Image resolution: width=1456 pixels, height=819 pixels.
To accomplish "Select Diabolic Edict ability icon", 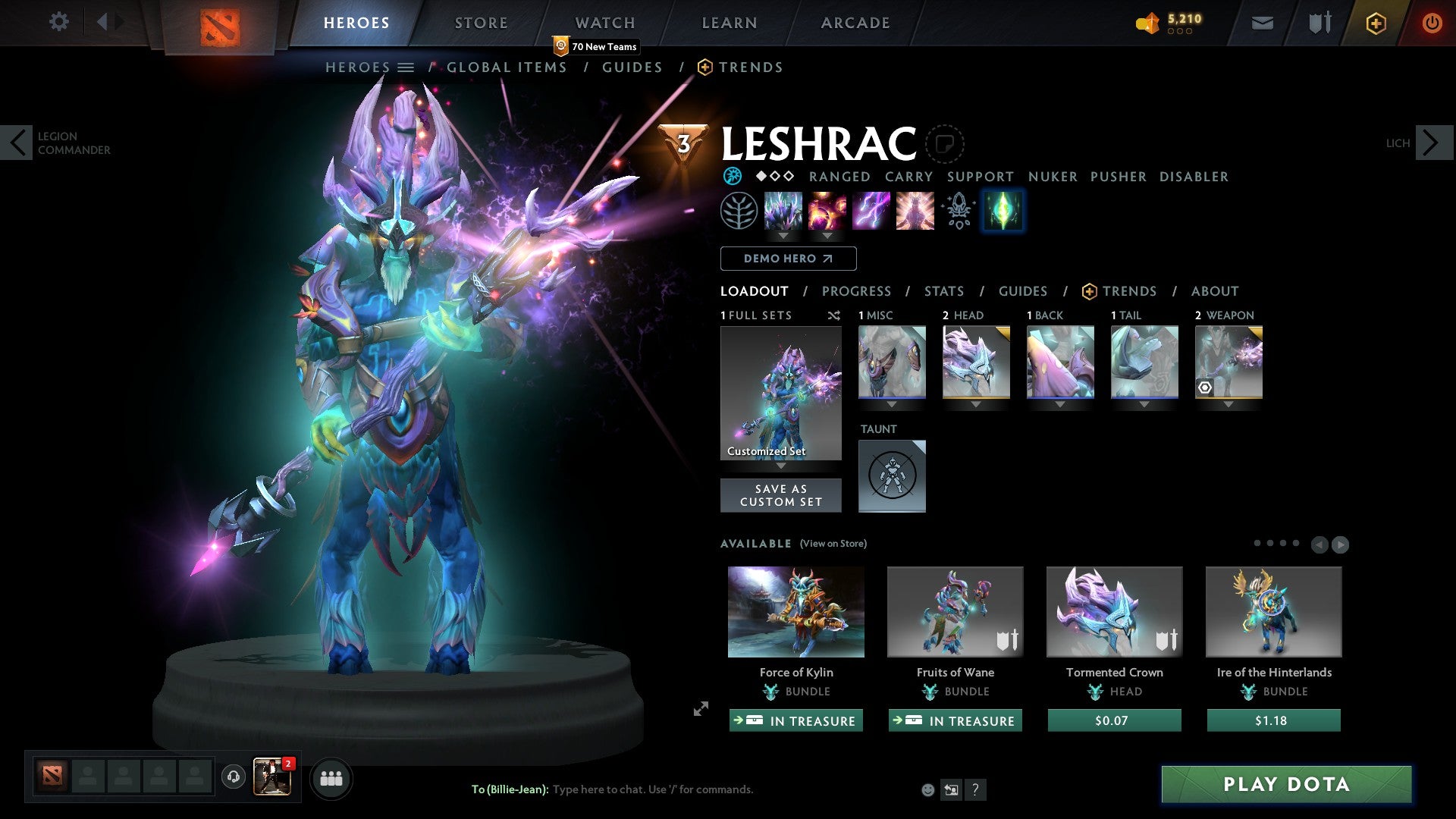I will point(826,211).
